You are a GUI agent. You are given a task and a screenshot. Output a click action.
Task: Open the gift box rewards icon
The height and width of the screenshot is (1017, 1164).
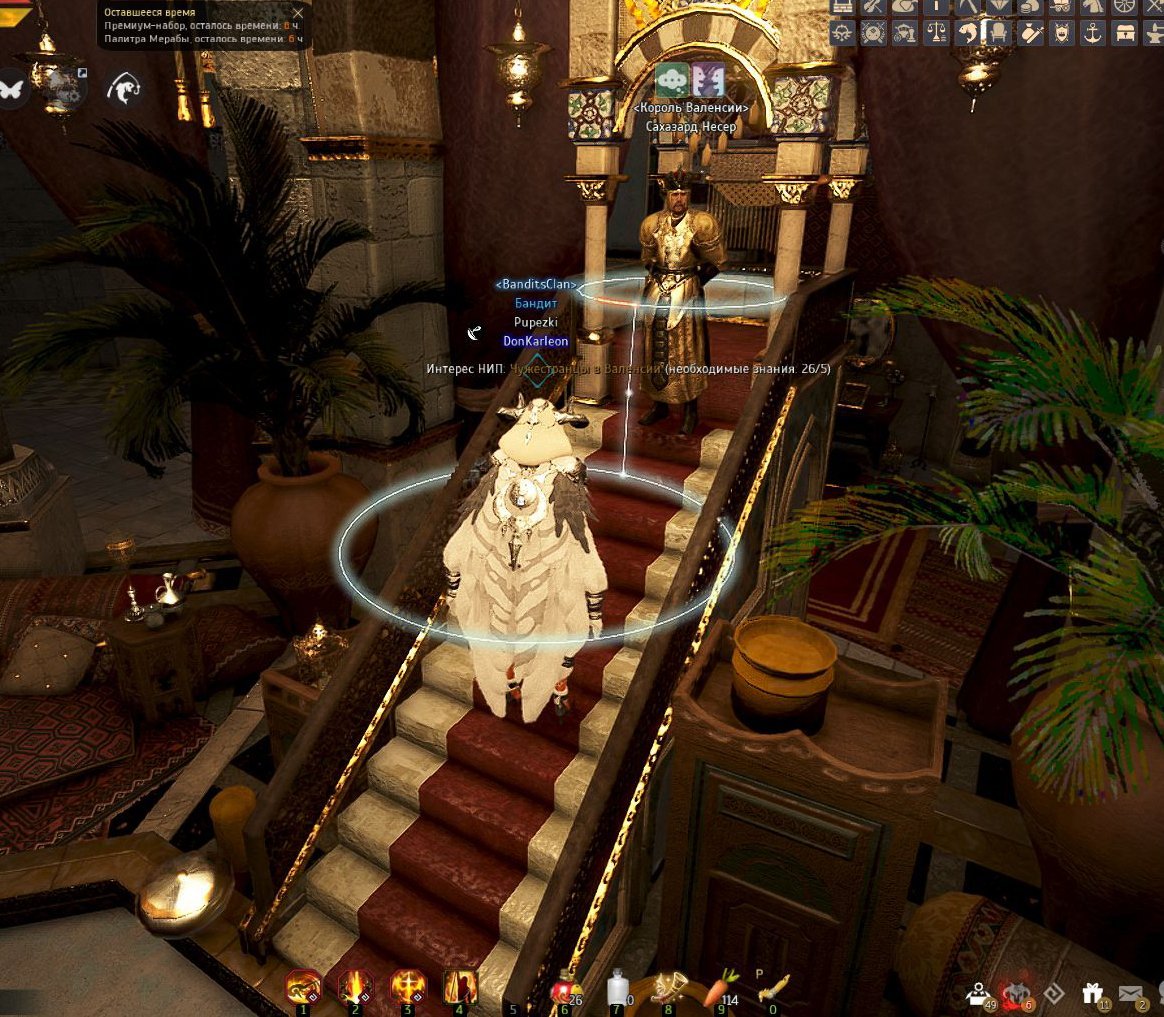pyautogui.click(x=1092, y=994)
